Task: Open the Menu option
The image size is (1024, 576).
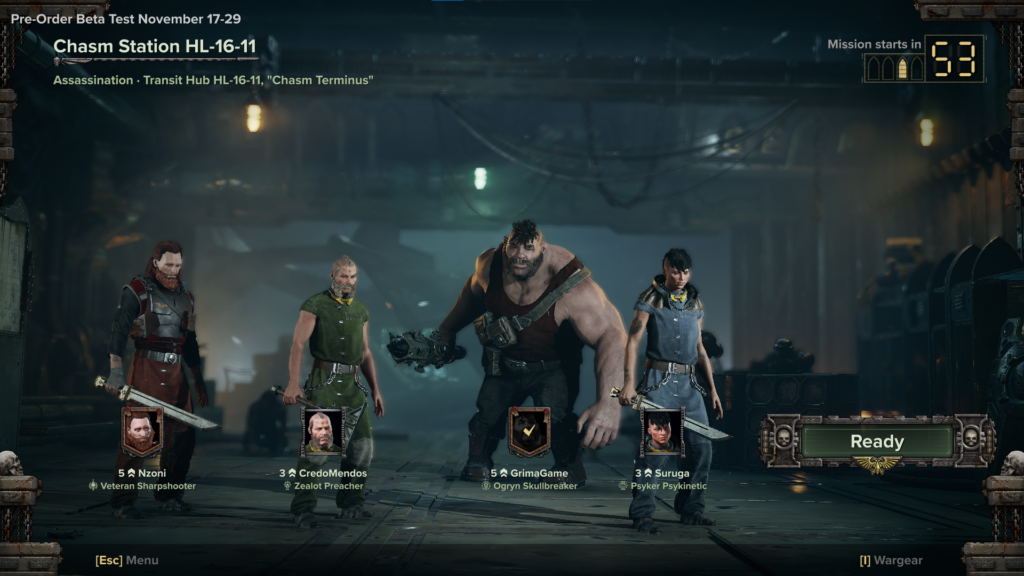Action: (x=127, y=561)
